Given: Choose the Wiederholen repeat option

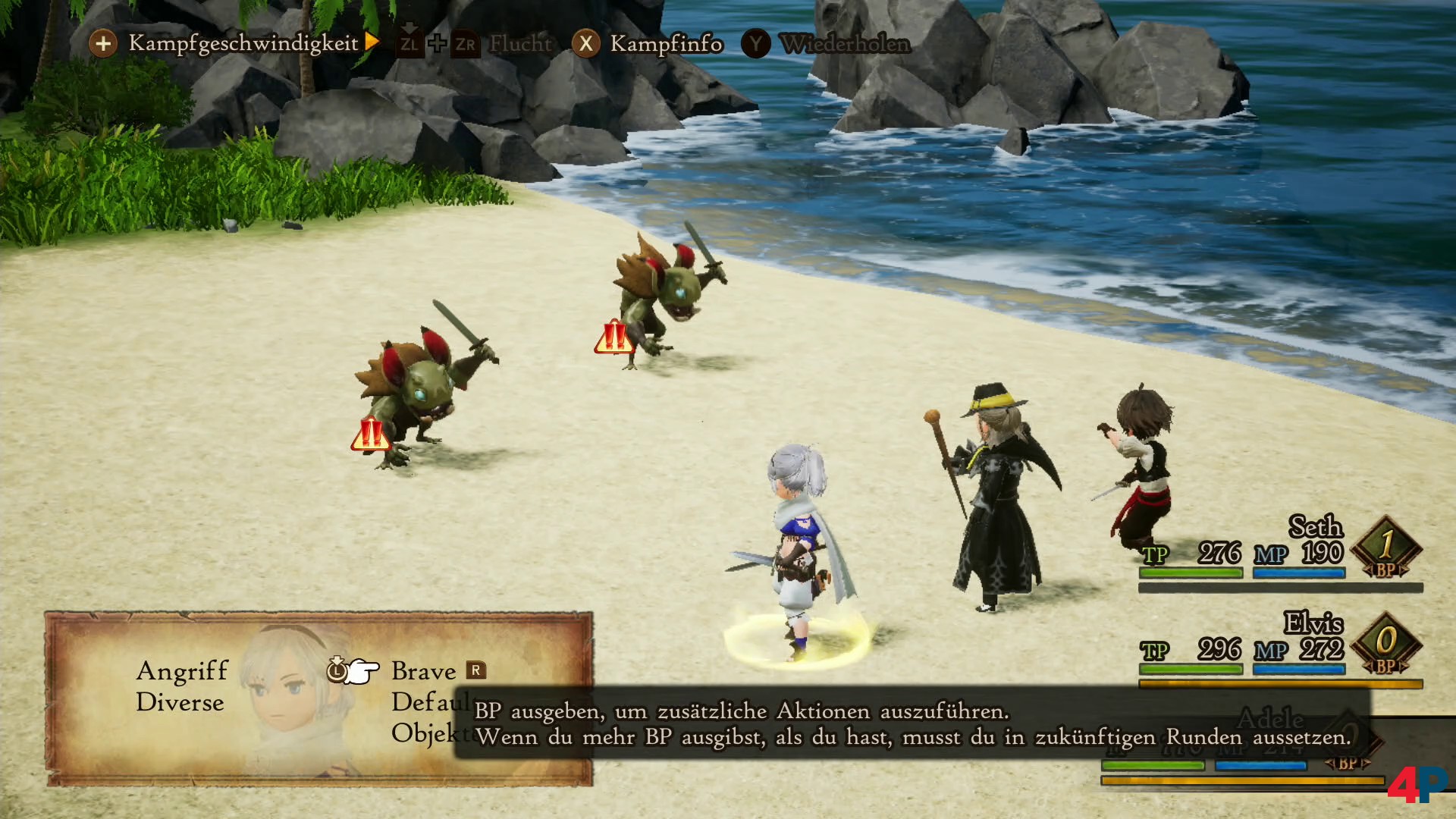Looking at the screenshot, I should pos(844,44).
